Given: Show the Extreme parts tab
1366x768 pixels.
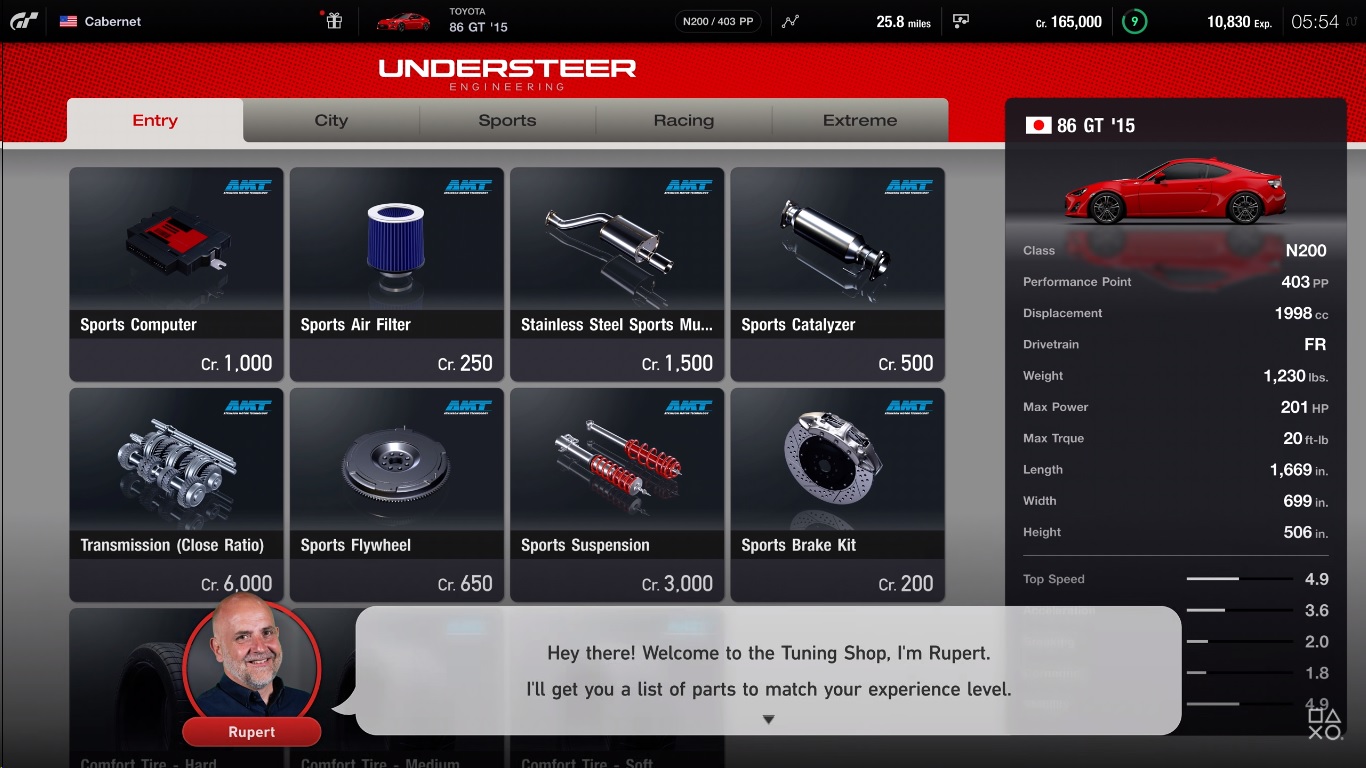Looking at the screenshot, I should (x=860, y=120).
